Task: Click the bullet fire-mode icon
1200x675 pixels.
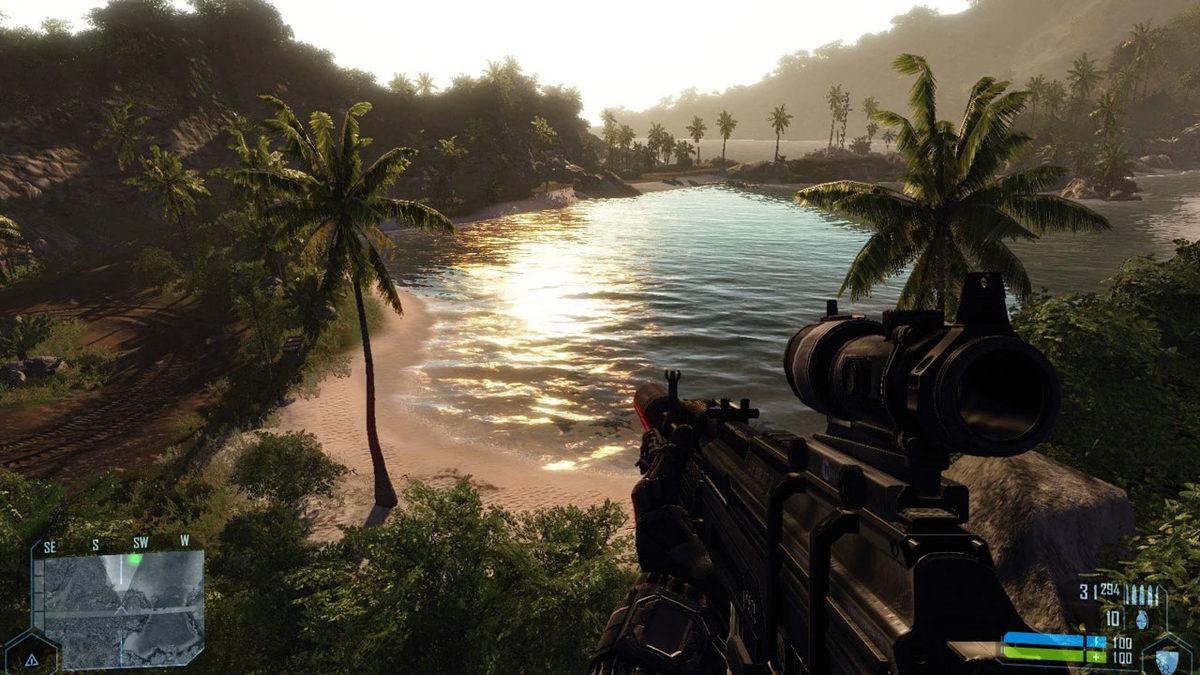Action: [x=1143, y=595]
